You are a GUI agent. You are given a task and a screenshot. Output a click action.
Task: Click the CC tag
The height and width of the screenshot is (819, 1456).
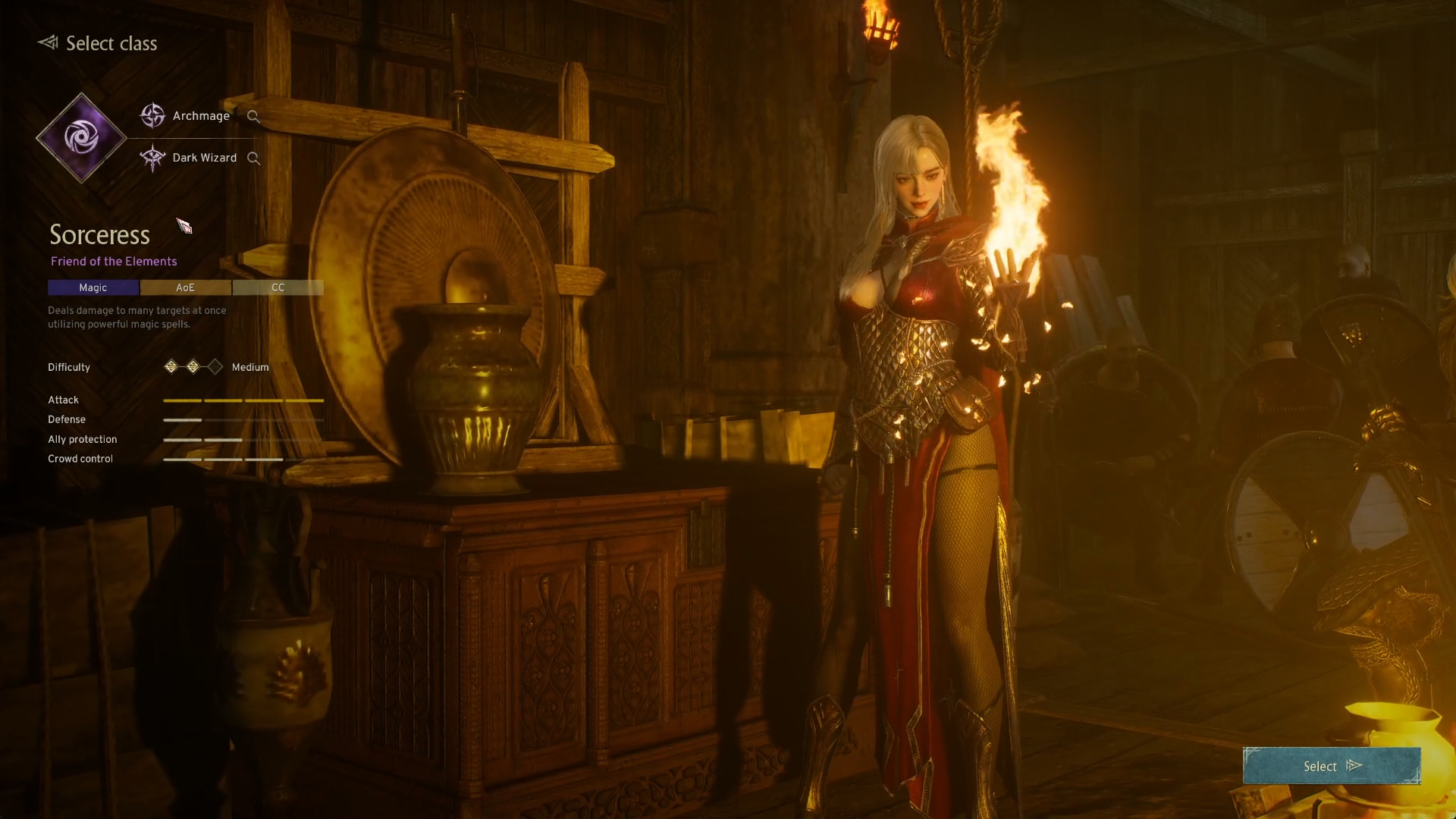click(x=278, y=287)
